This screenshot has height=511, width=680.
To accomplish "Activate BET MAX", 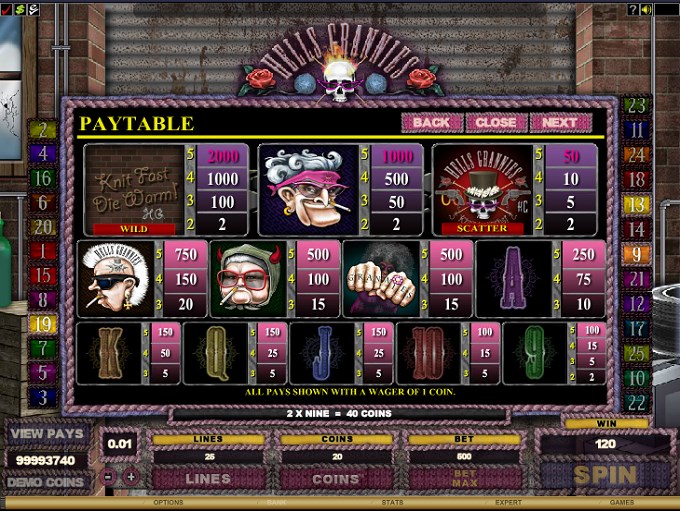I will point(465,477).
